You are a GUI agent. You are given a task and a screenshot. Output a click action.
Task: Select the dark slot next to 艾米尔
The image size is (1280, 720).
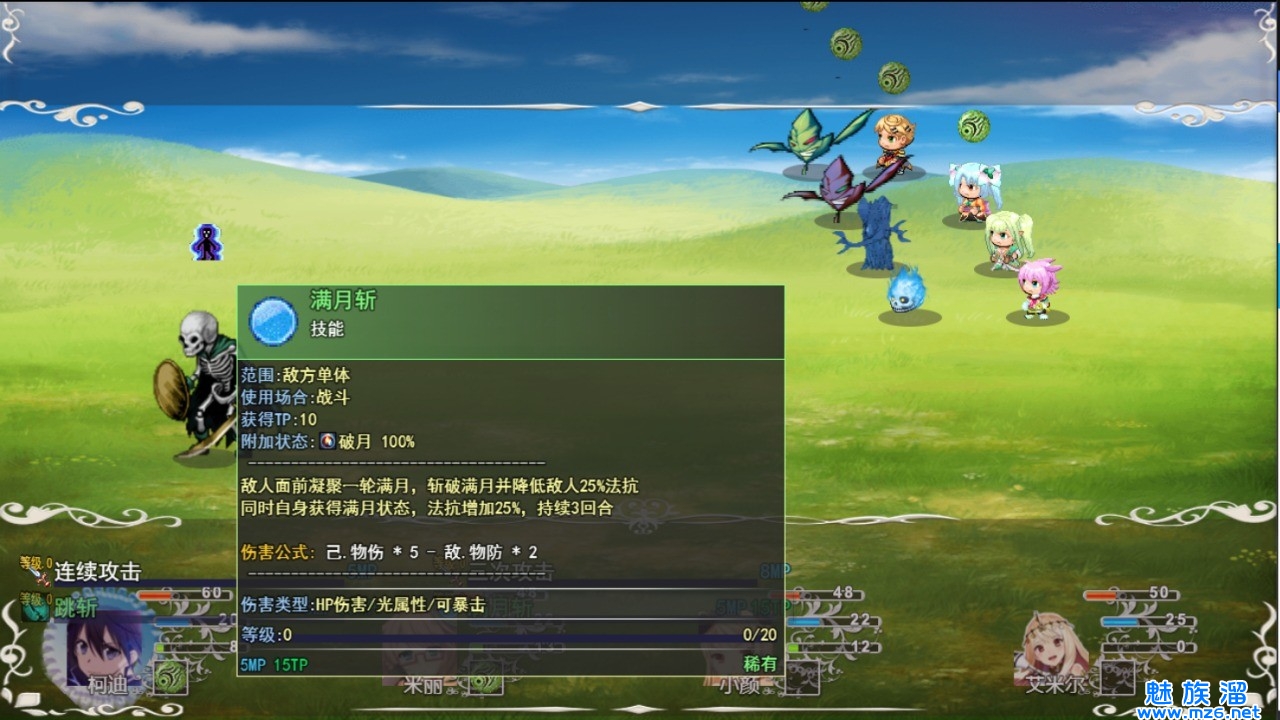pyautogui.click(x=1116, y=677)
